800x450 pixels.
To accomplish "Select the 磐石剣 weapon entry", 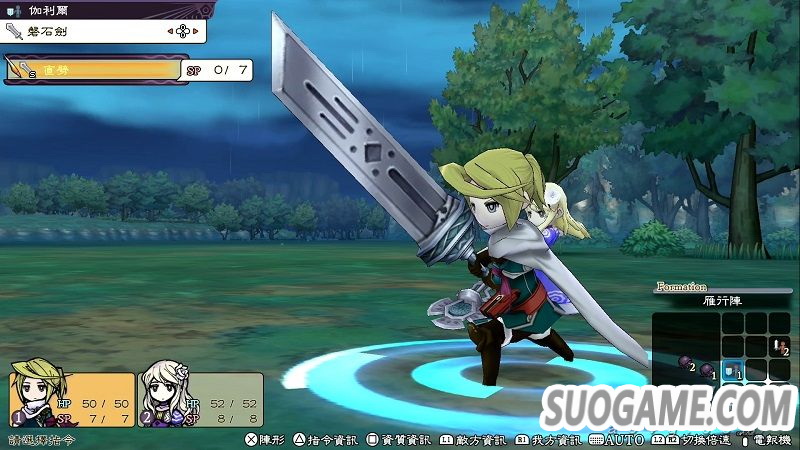I will (103, 31).
